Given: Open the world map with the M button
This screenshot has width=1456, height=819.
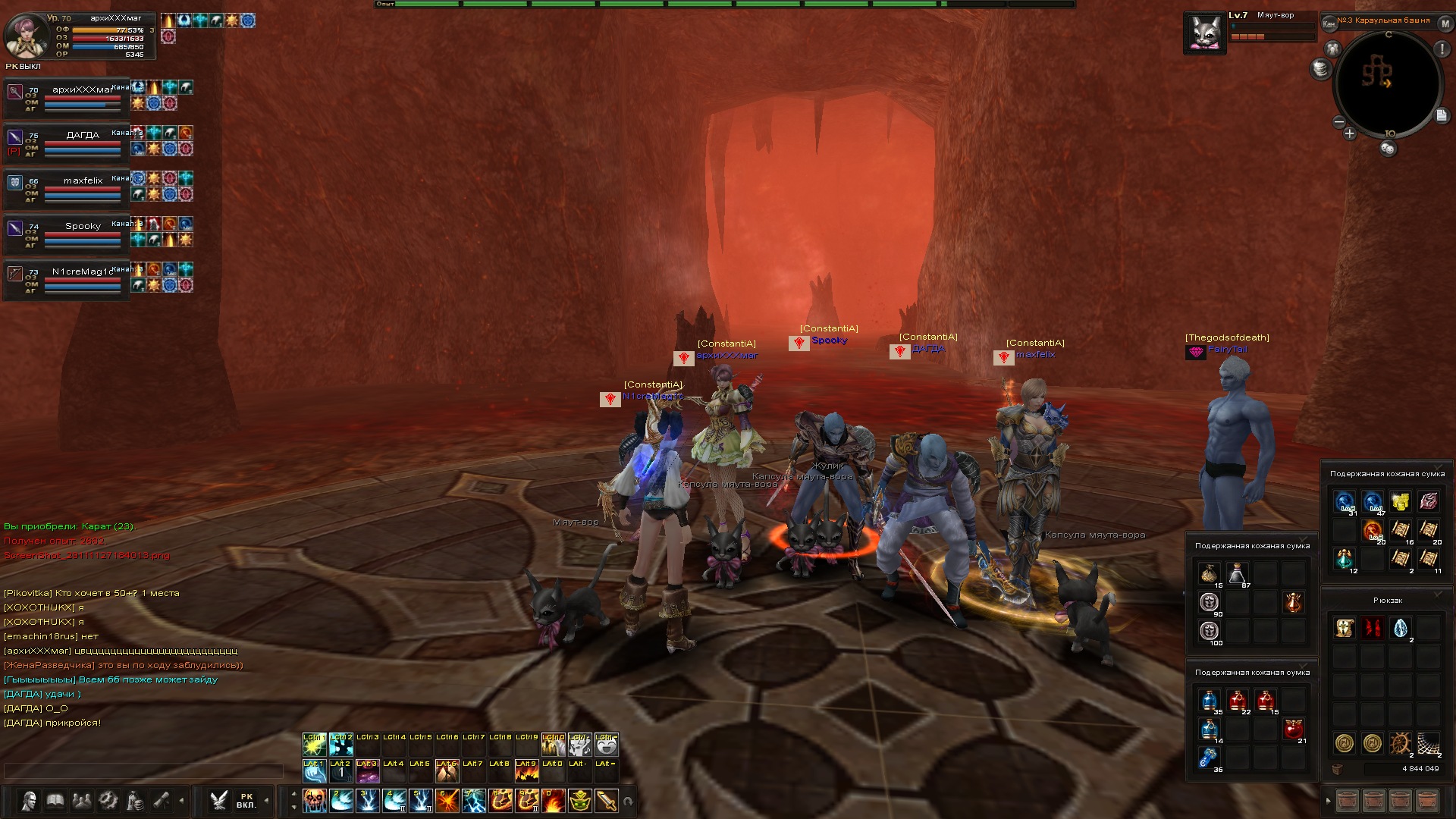Looking at the screenshot, I should (1445, 24).
